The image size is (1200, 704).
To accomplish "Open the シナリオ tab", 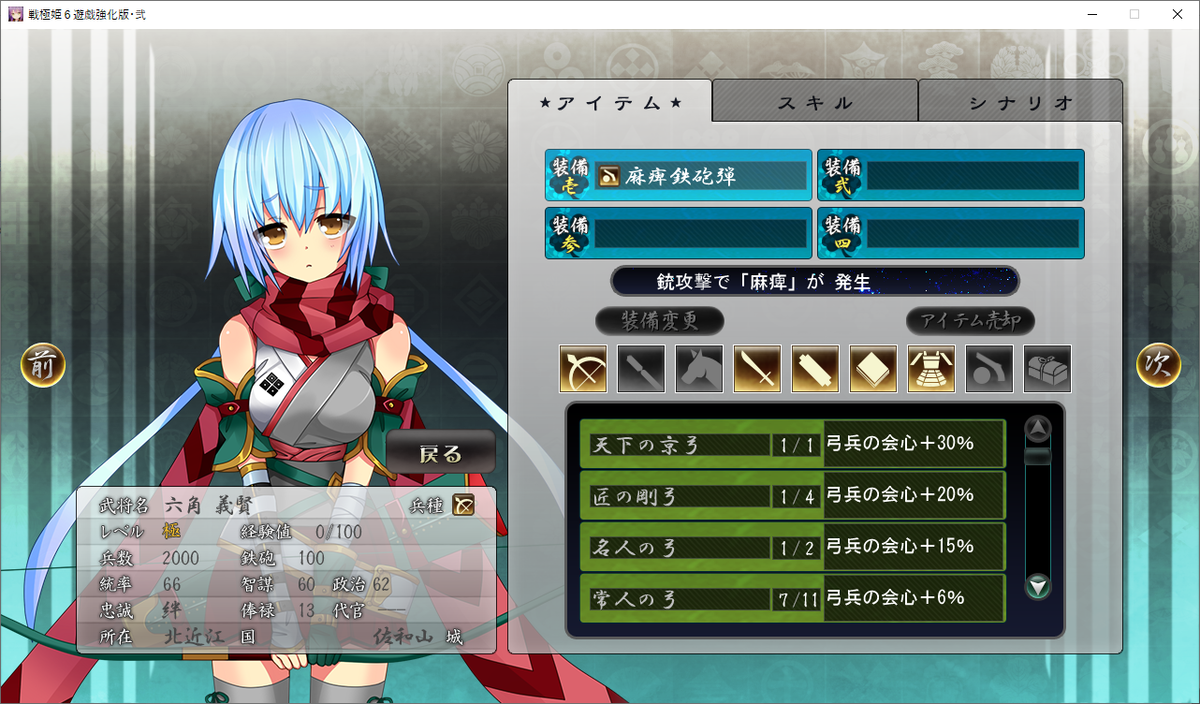I will click(x=1020, y=102).
